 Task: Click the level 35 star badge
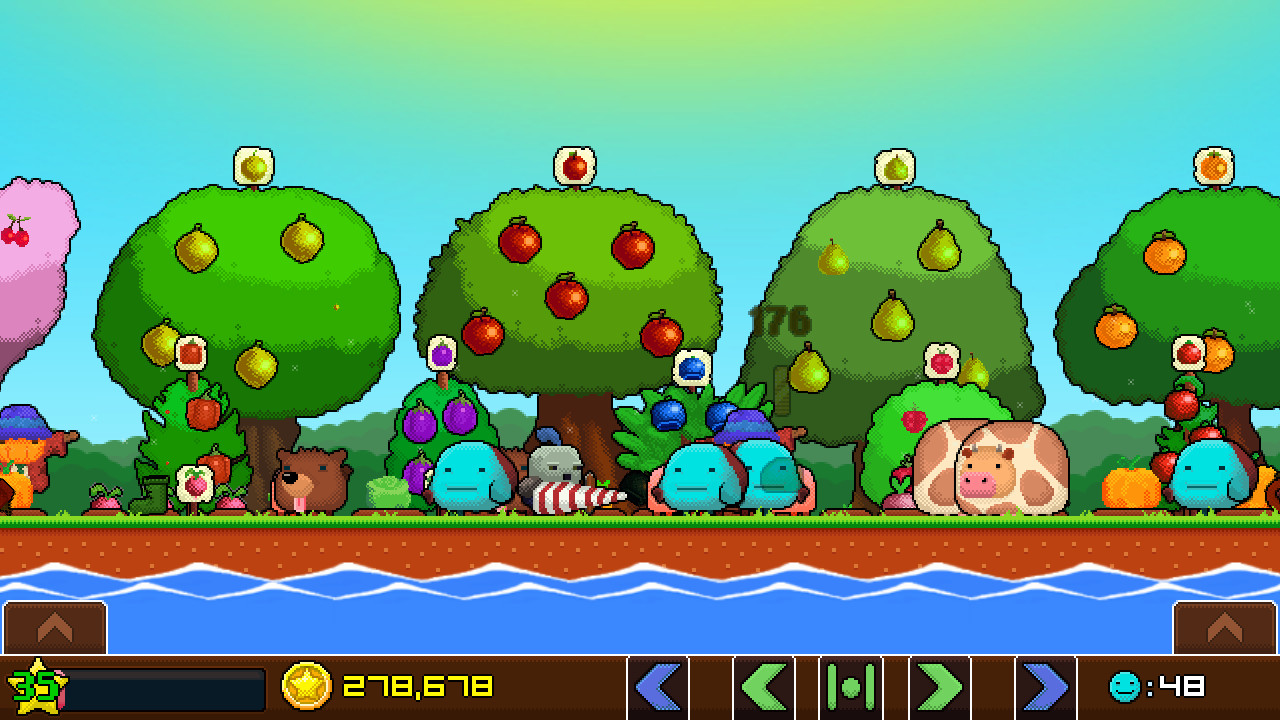click(x=35, y=688)
